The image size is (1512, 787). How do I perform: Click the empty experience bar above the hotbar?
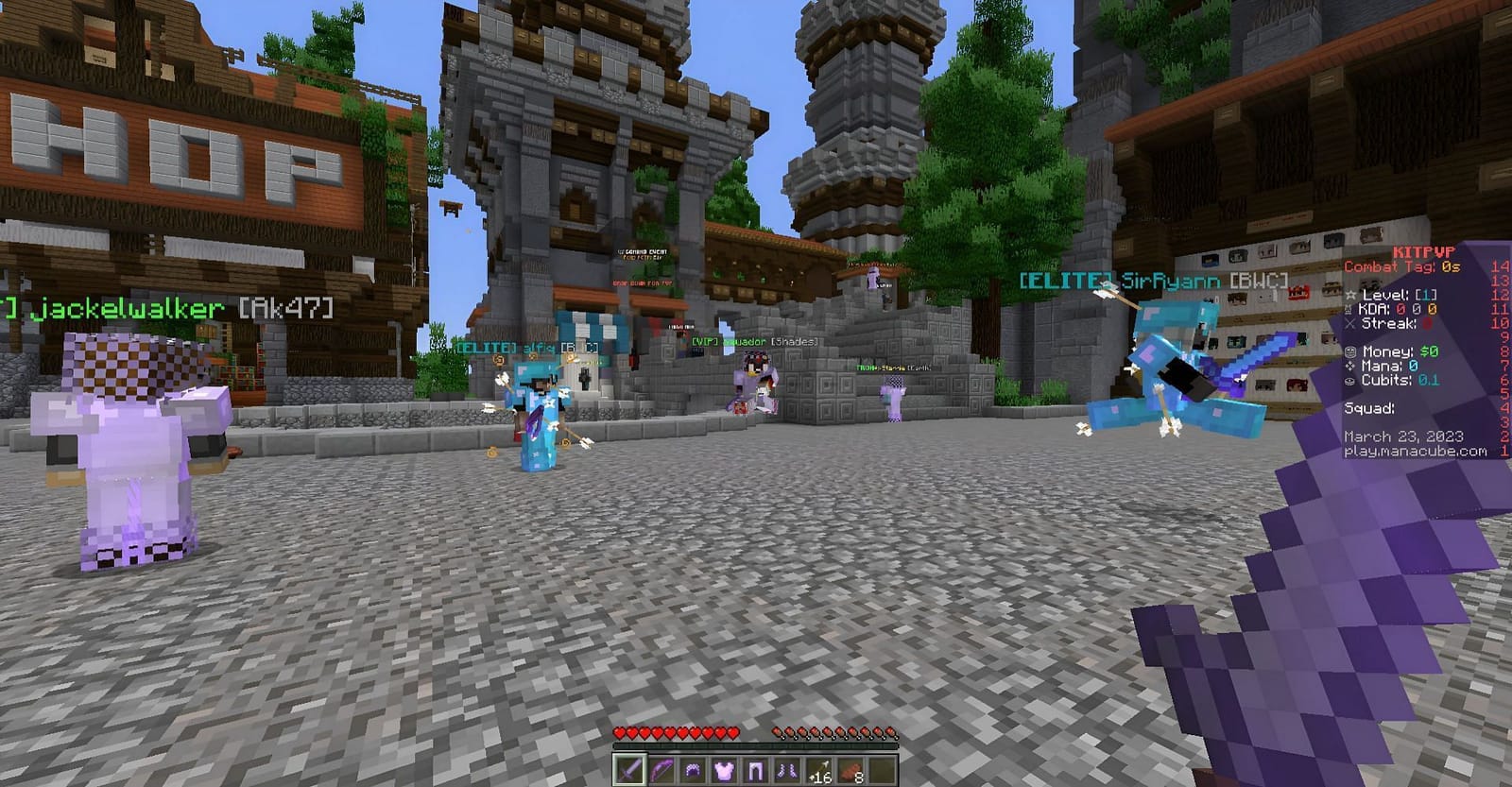[x=756, y=745]
